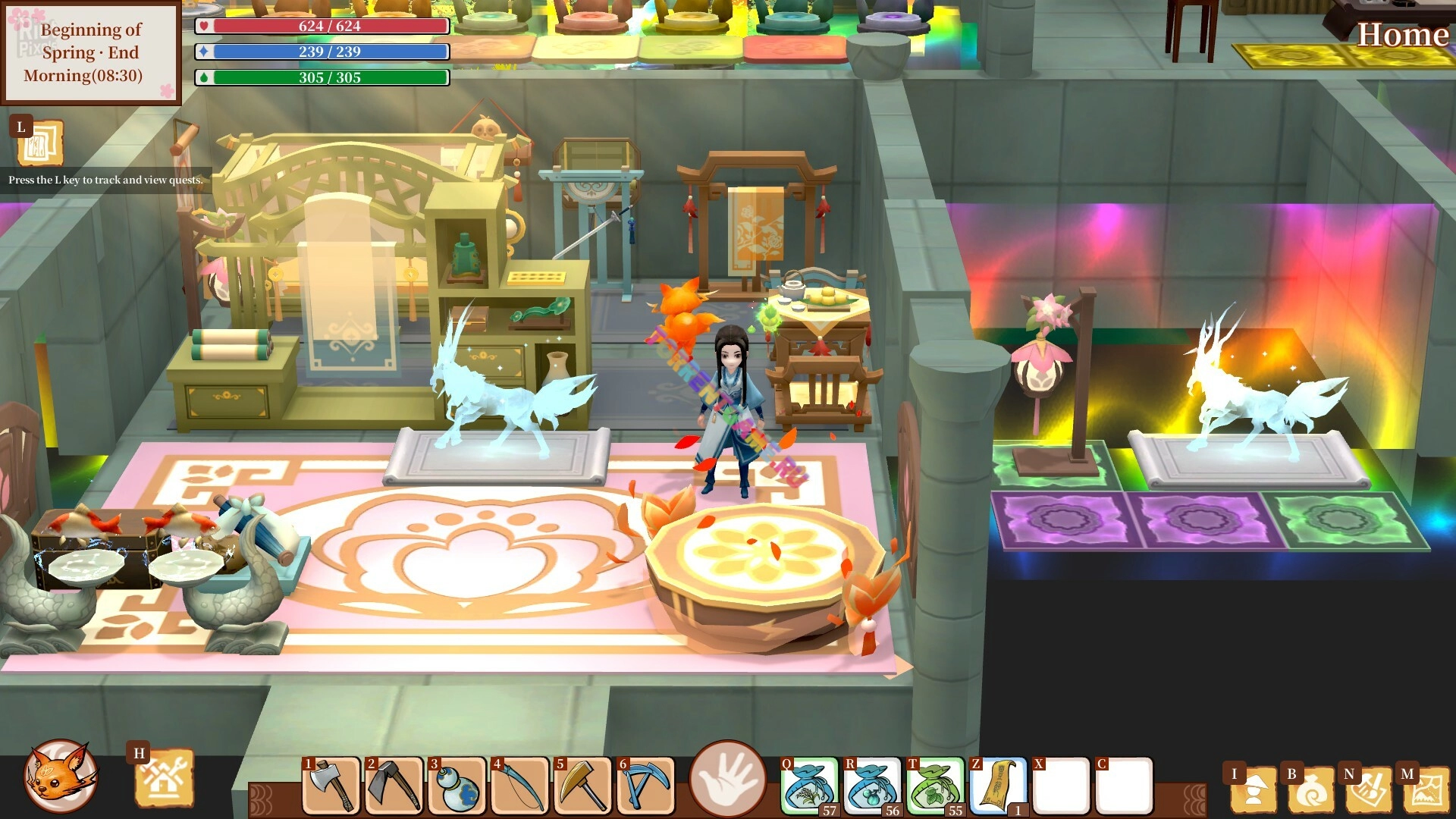Viewport: 1456px width, 819px height.
Task: Use the seed bag with 57 count
Action: click(809, 786)
